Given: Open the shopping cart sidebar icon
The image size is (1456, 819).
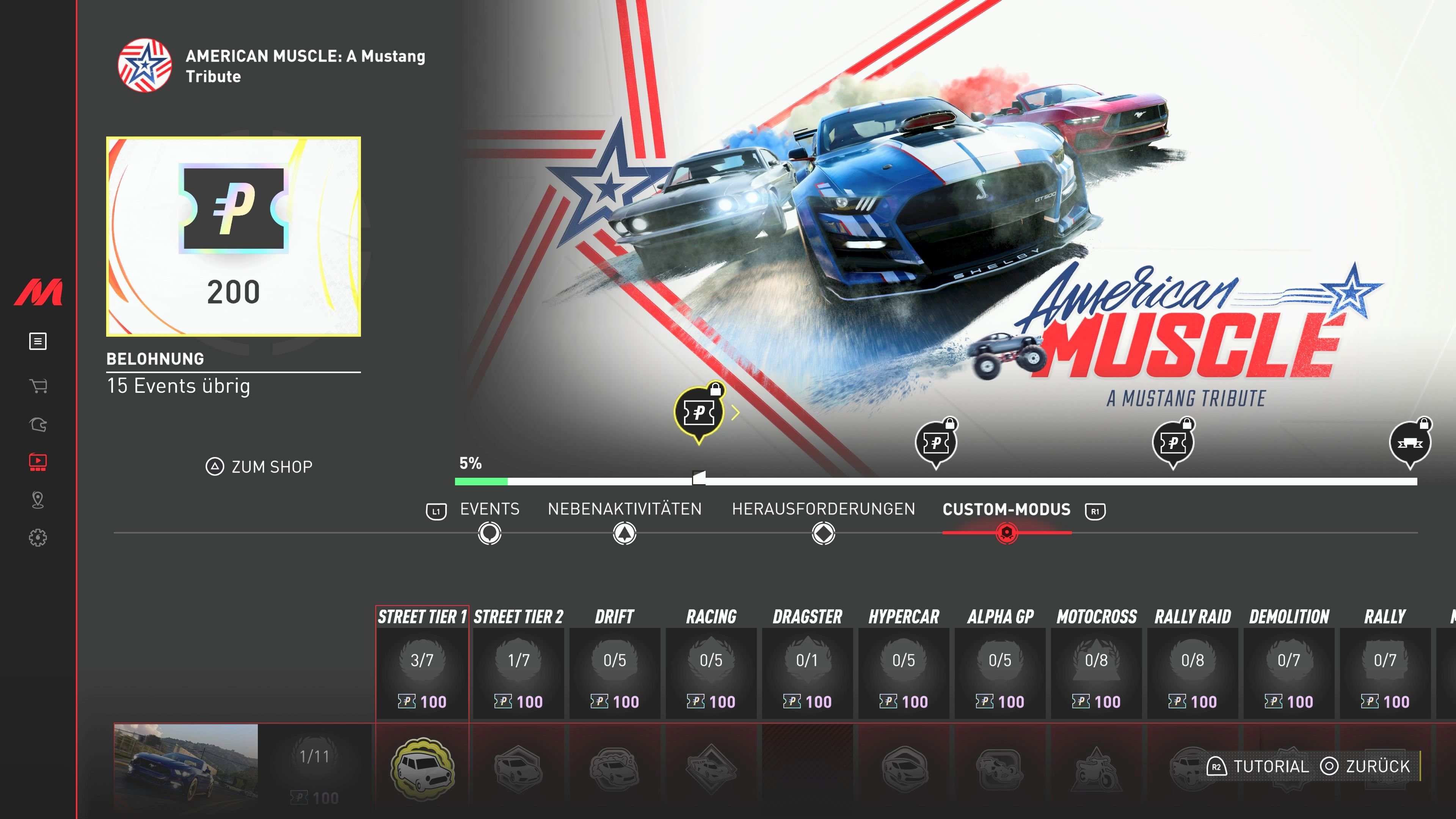Looking at the screenshot, I should 38,386.
